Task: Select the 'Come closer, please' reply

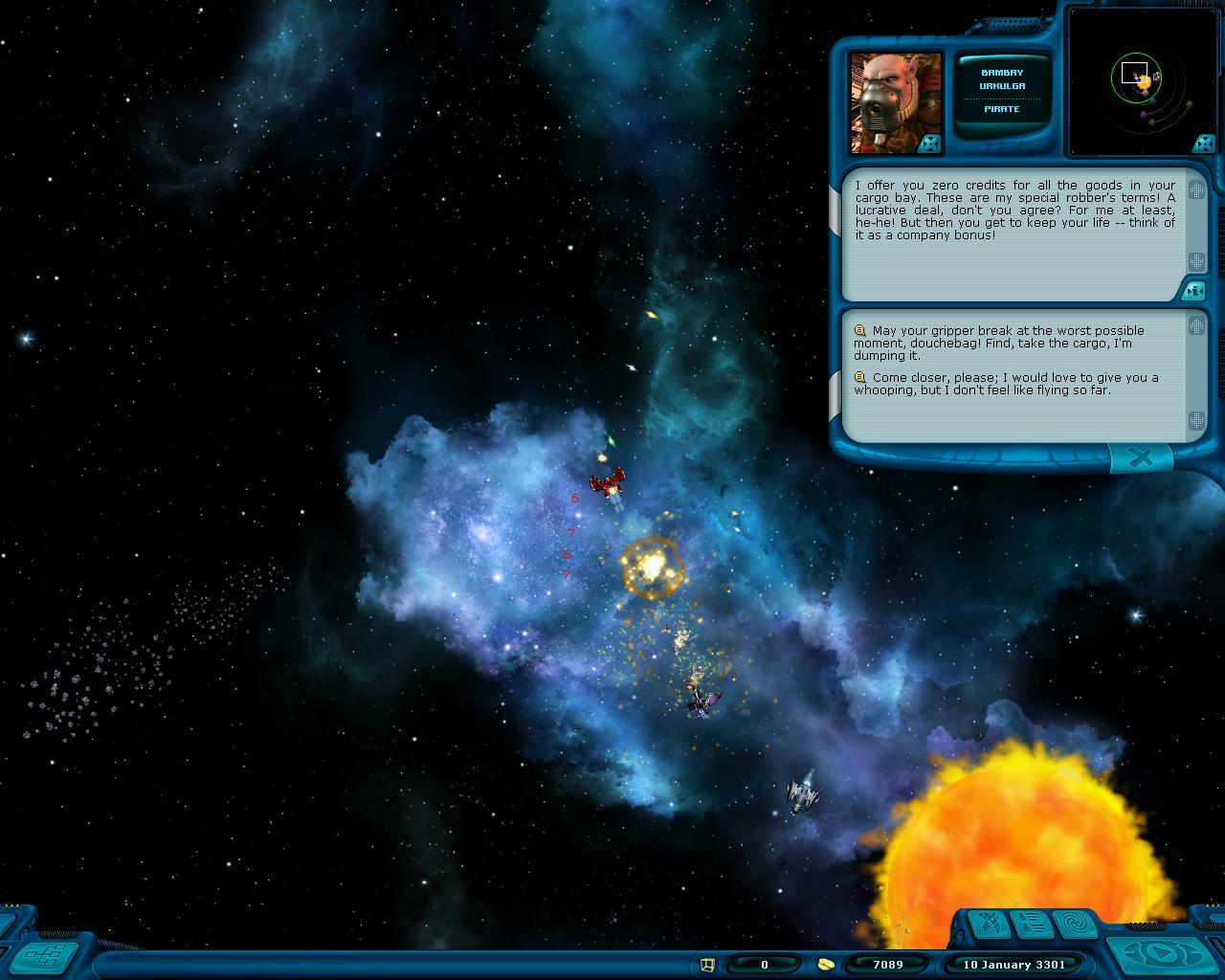Action: coord(1007,384)
